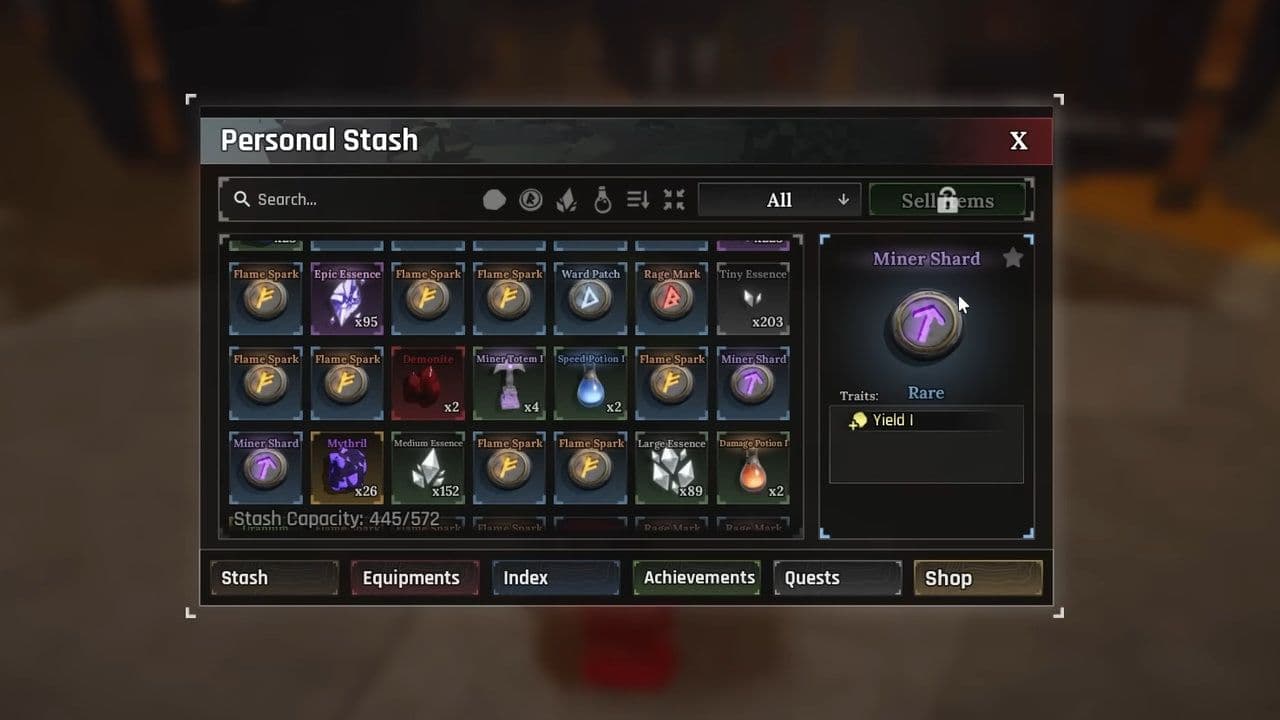Favorite the Miner Shard with the star
Screen dimensions: 1280x720
(x=1013, y=258)
